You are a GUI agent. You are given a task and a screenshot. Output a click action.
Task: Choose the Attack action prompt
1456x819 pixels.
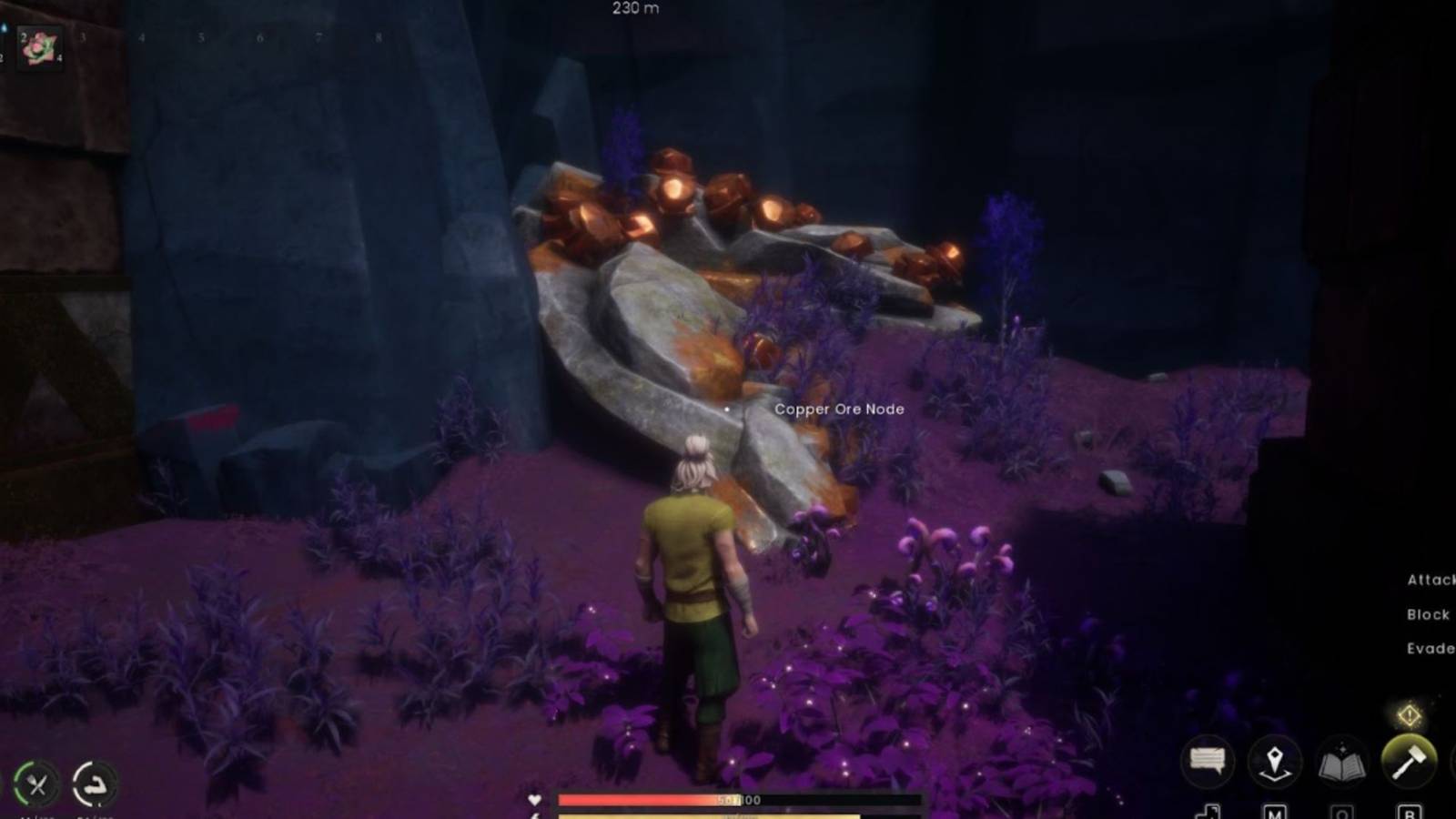click(1431, 578)
